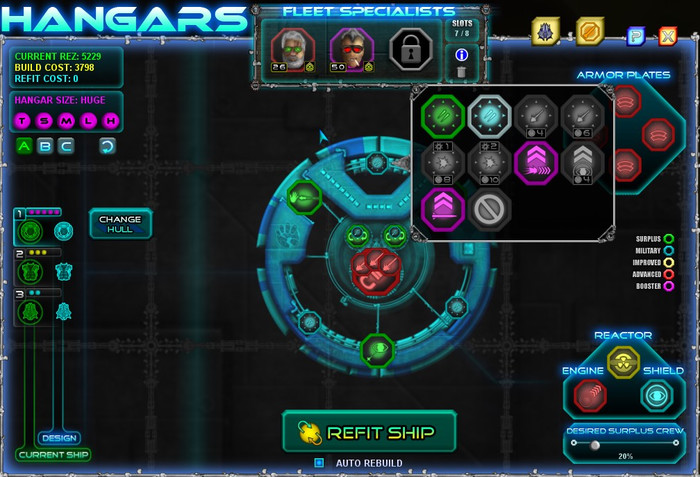The image size is (700, 477).
Task: Select the red fist weapon at ship center
Action: (374, 269)
